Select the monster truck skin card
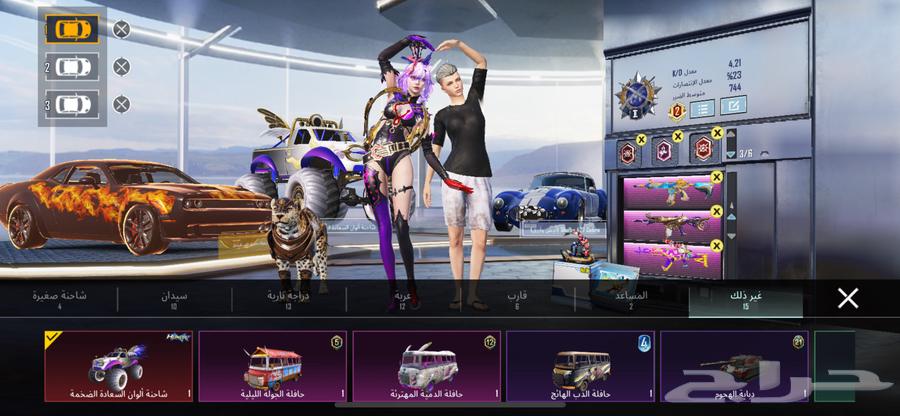Viewport: 900px width, 416px height. (118, 366)
